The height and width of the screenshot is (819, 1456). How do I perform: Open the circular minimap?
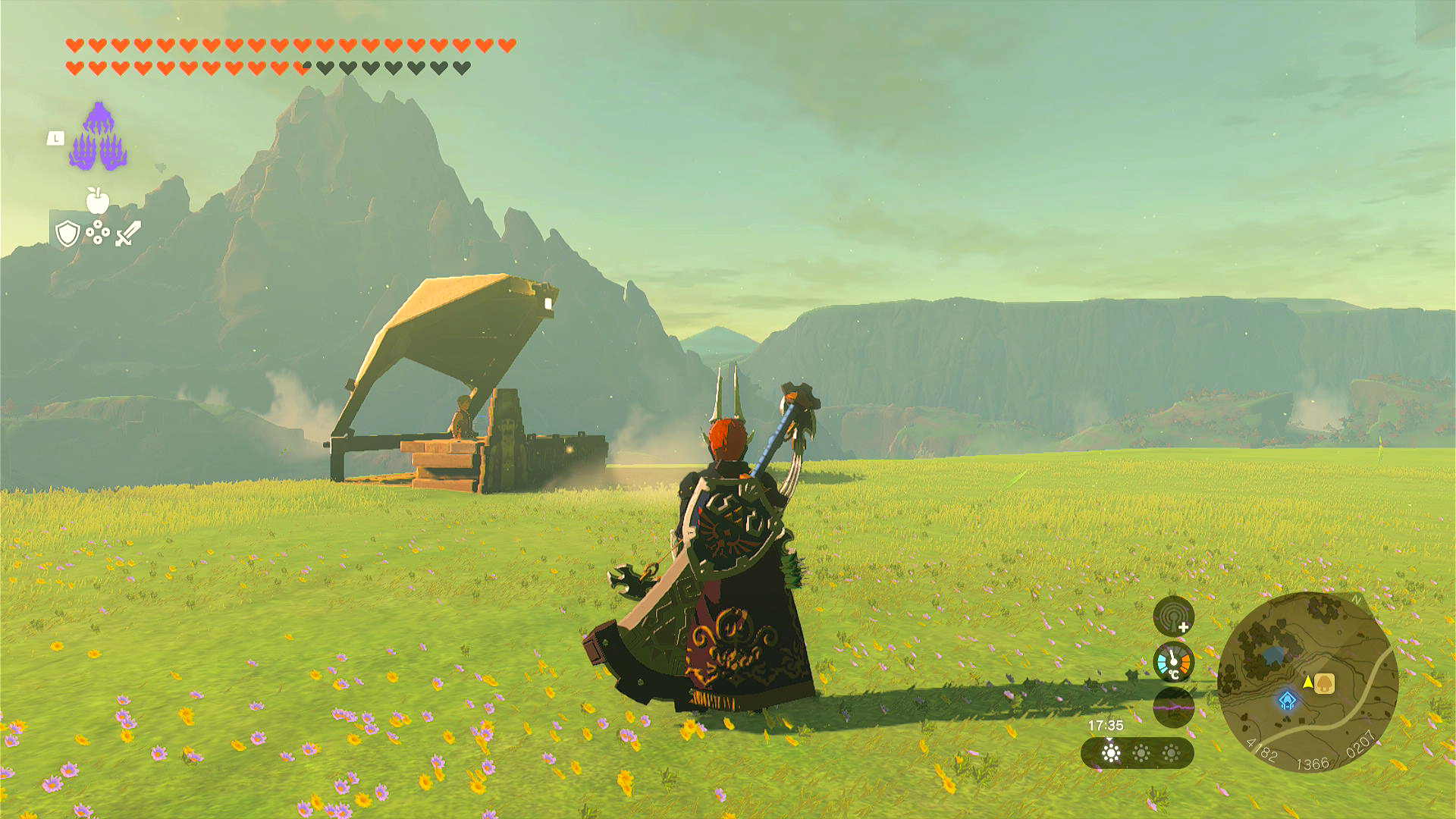click(1307, 682)
